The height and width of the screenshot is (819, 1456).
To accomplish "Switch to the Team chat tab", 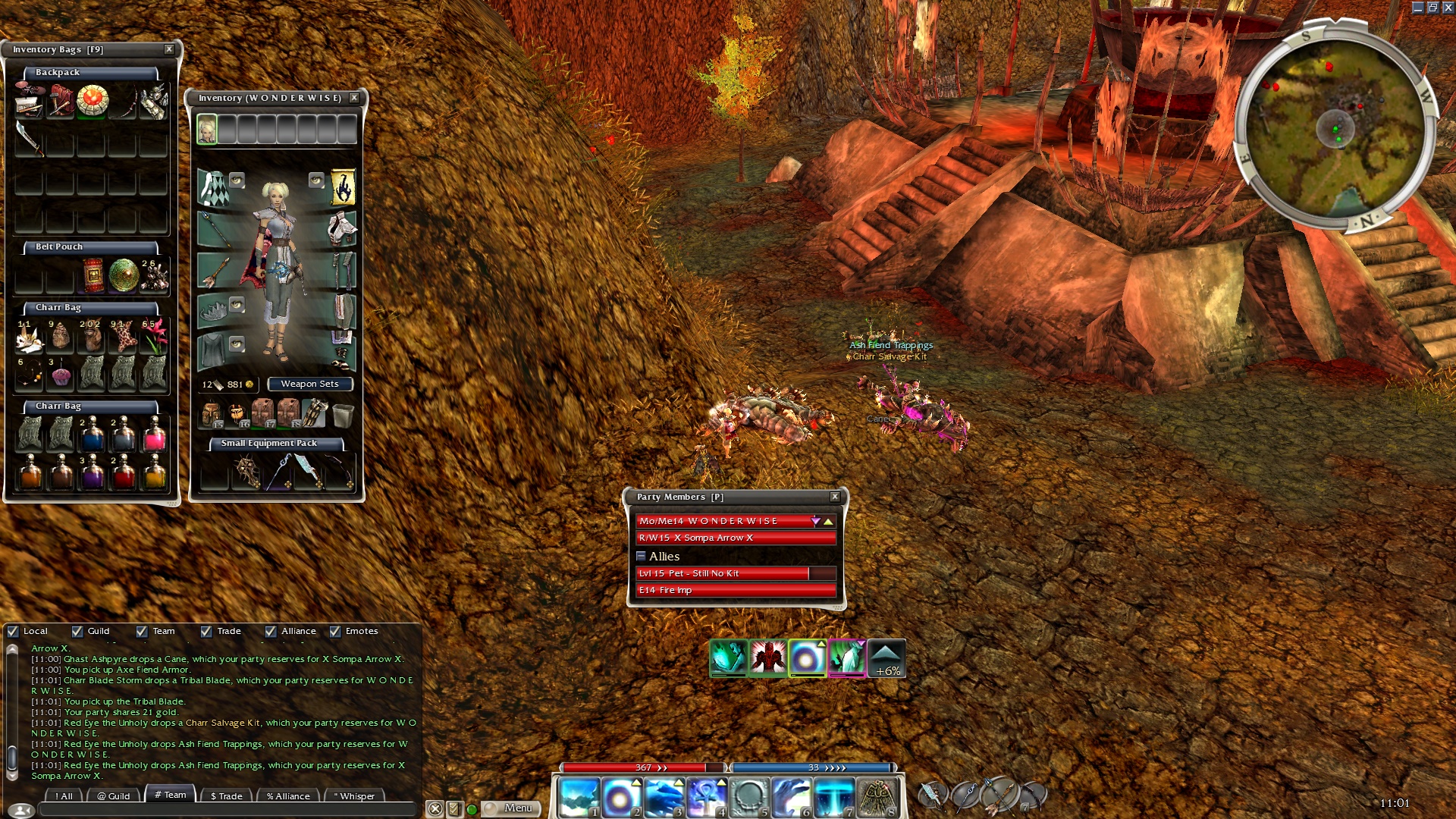I will tap(171, 795).
